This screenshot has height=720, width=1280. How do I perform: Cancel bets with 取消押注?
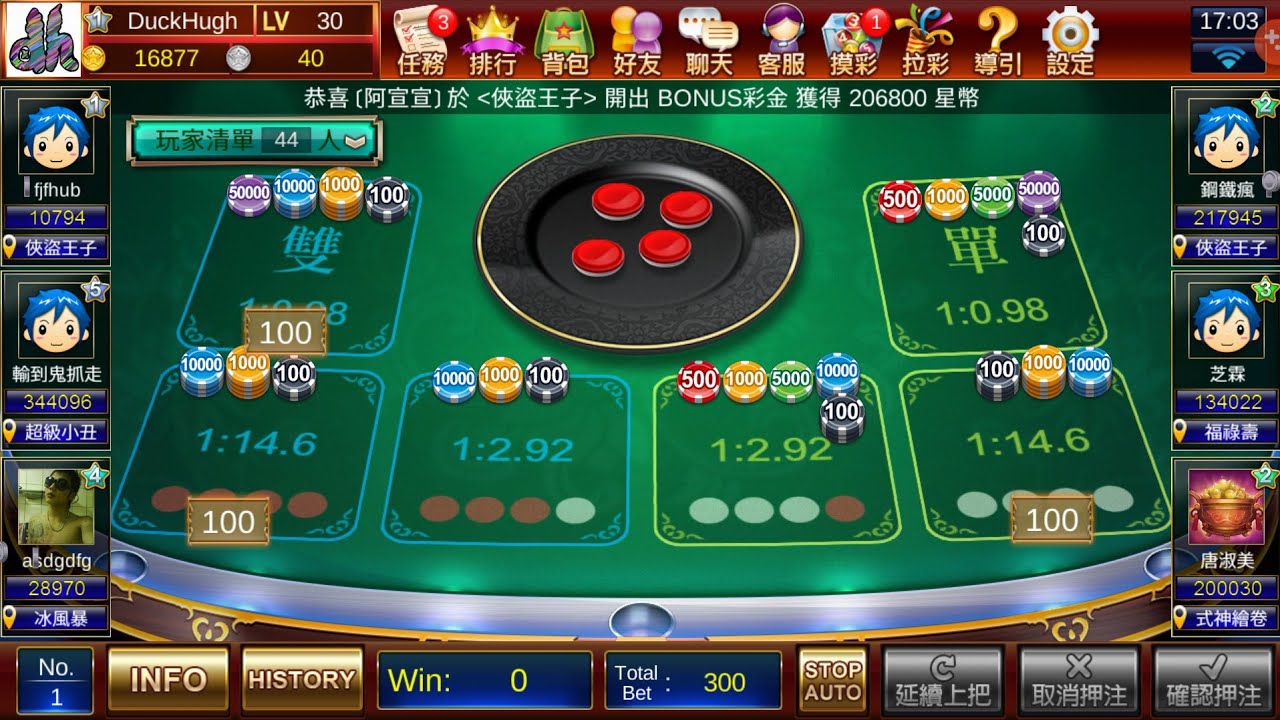tap(1078, 681)
